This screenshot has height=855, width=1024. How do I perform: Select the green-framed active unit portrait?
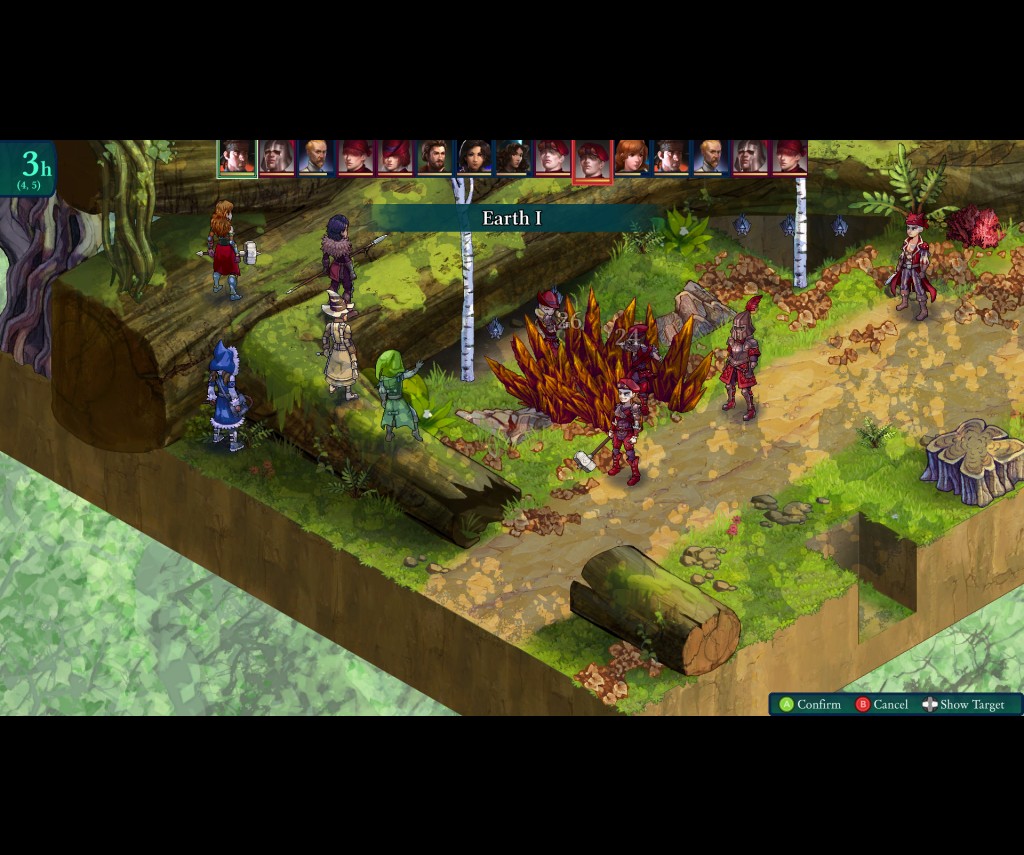237,158
